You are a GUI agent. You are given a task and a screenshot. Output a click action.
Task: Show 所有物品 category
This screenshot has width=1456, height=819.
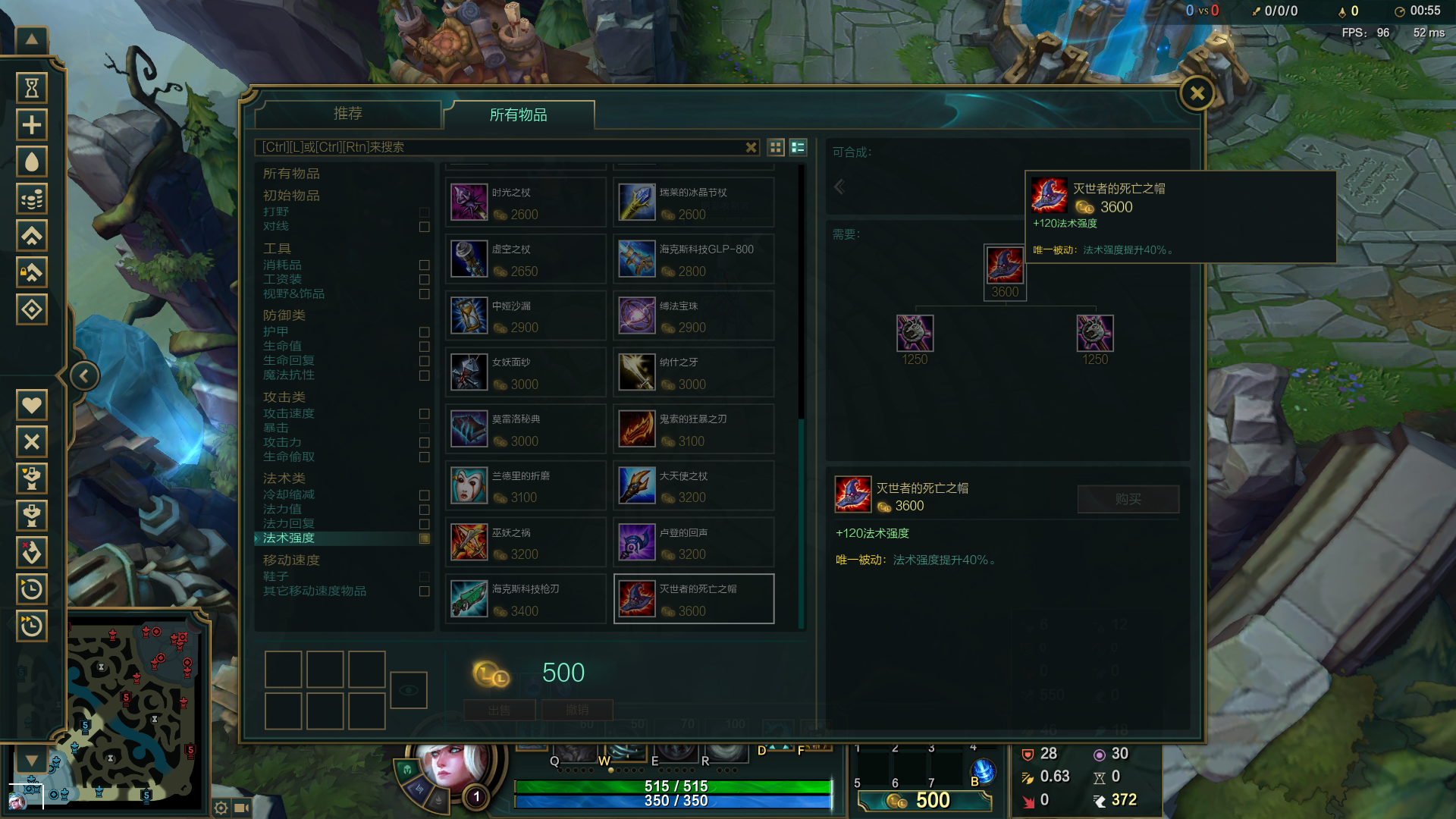pyautogui.click(x=291, y=174)
